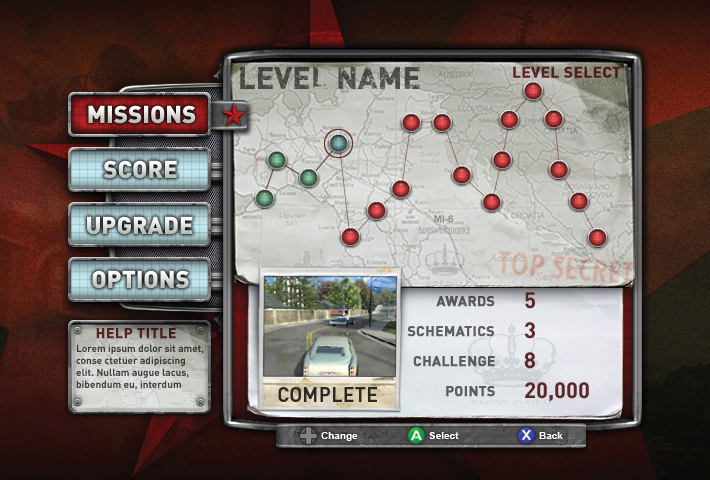Open the Upgrade menu
Screen dimensions: 710x480
click(140, 224)
